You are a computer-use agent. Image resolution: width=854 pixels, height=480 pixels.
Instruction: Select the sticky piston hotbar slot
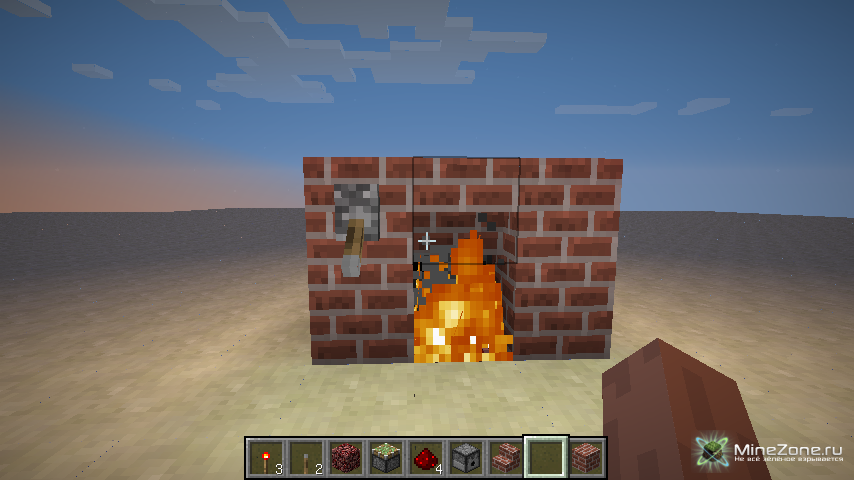click(x=386, y=457)
